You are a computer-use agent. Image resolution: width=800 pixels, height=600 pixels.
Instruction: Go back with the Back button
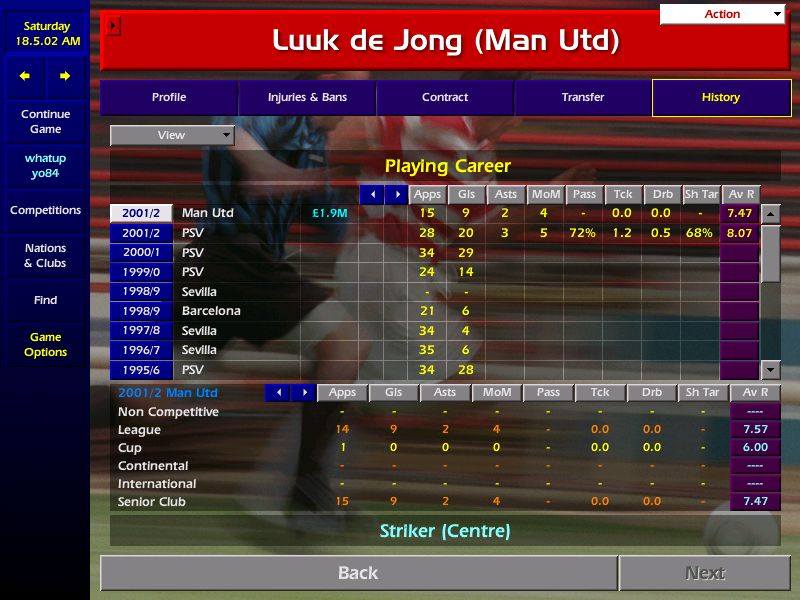358,573
